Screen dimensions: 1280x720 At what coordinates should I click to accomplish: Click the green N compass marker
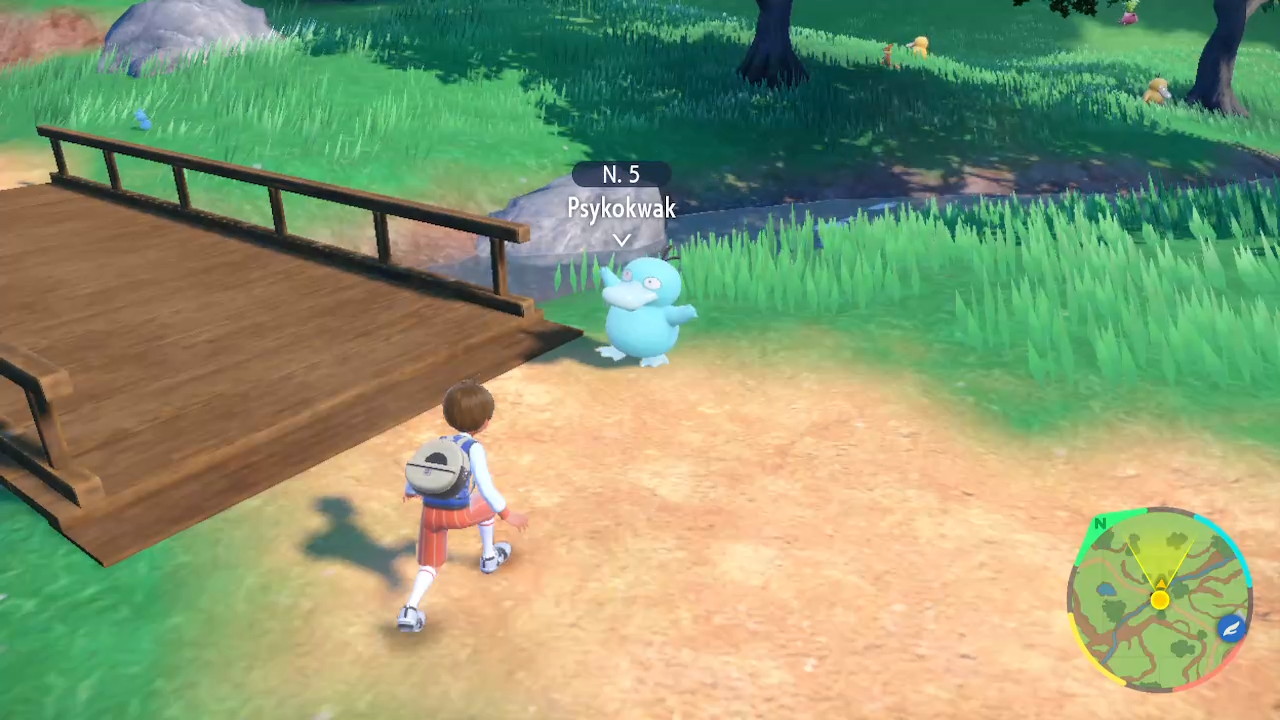1100,523
